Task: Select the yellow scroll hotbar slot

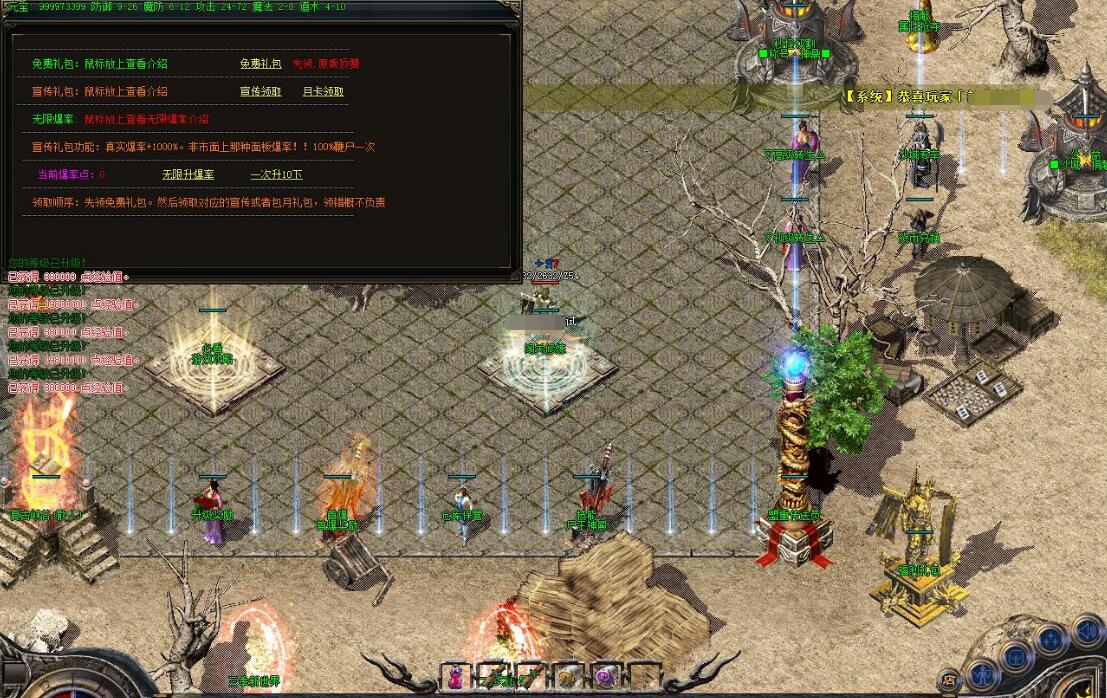Action: click(568, 676)
